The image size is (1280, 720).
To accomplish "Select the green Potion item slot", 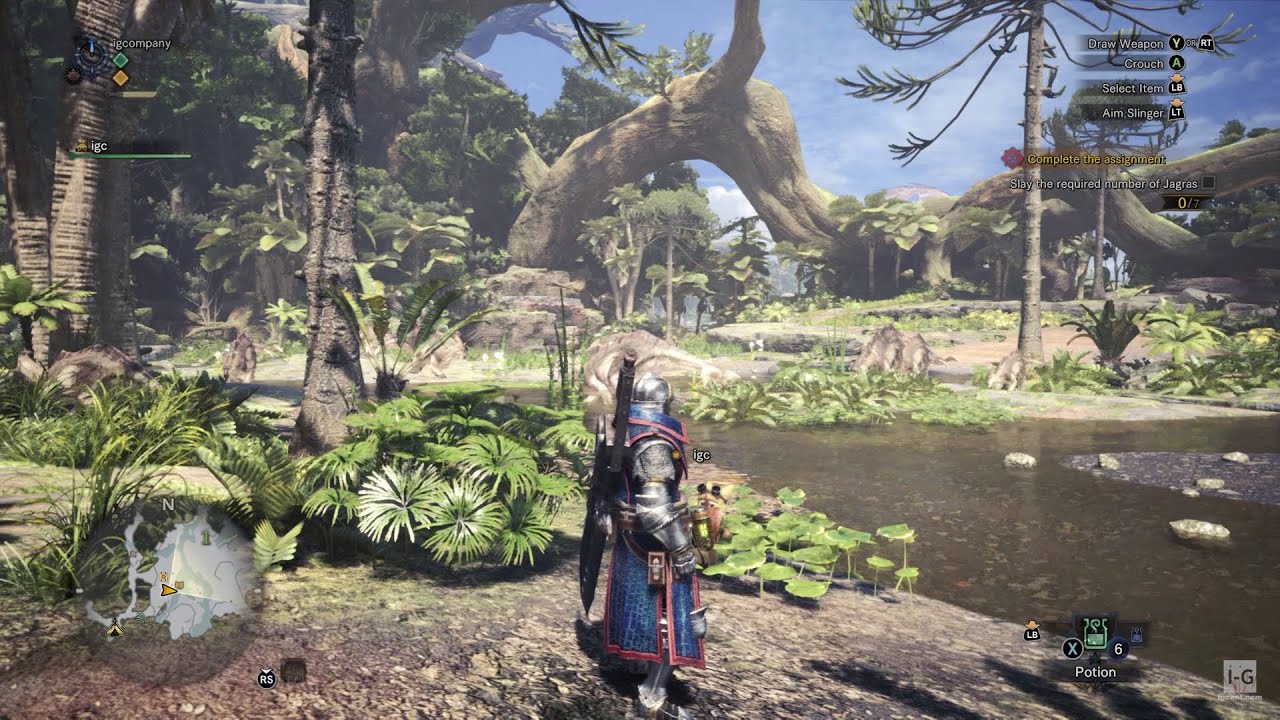I will point(1095,630).
